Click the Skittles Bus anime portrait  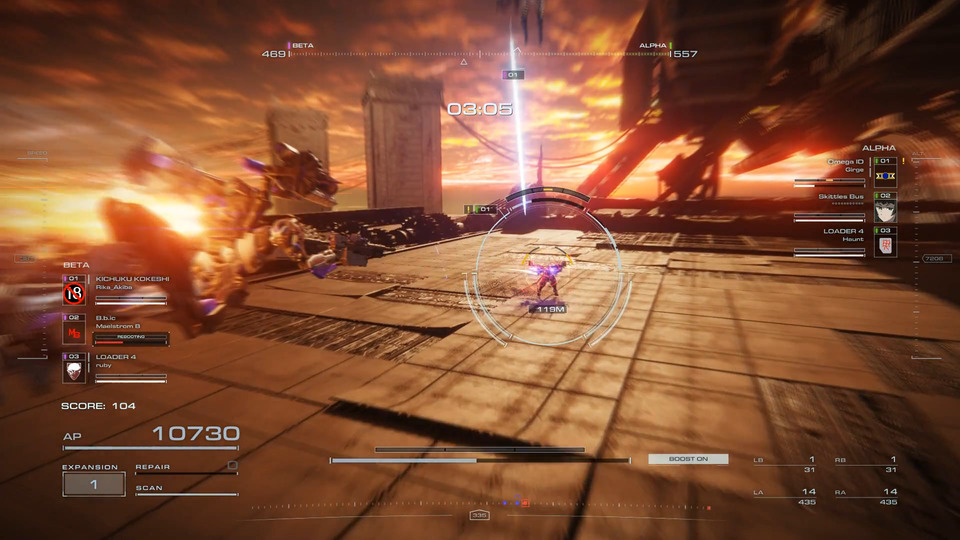pos(885,210)
